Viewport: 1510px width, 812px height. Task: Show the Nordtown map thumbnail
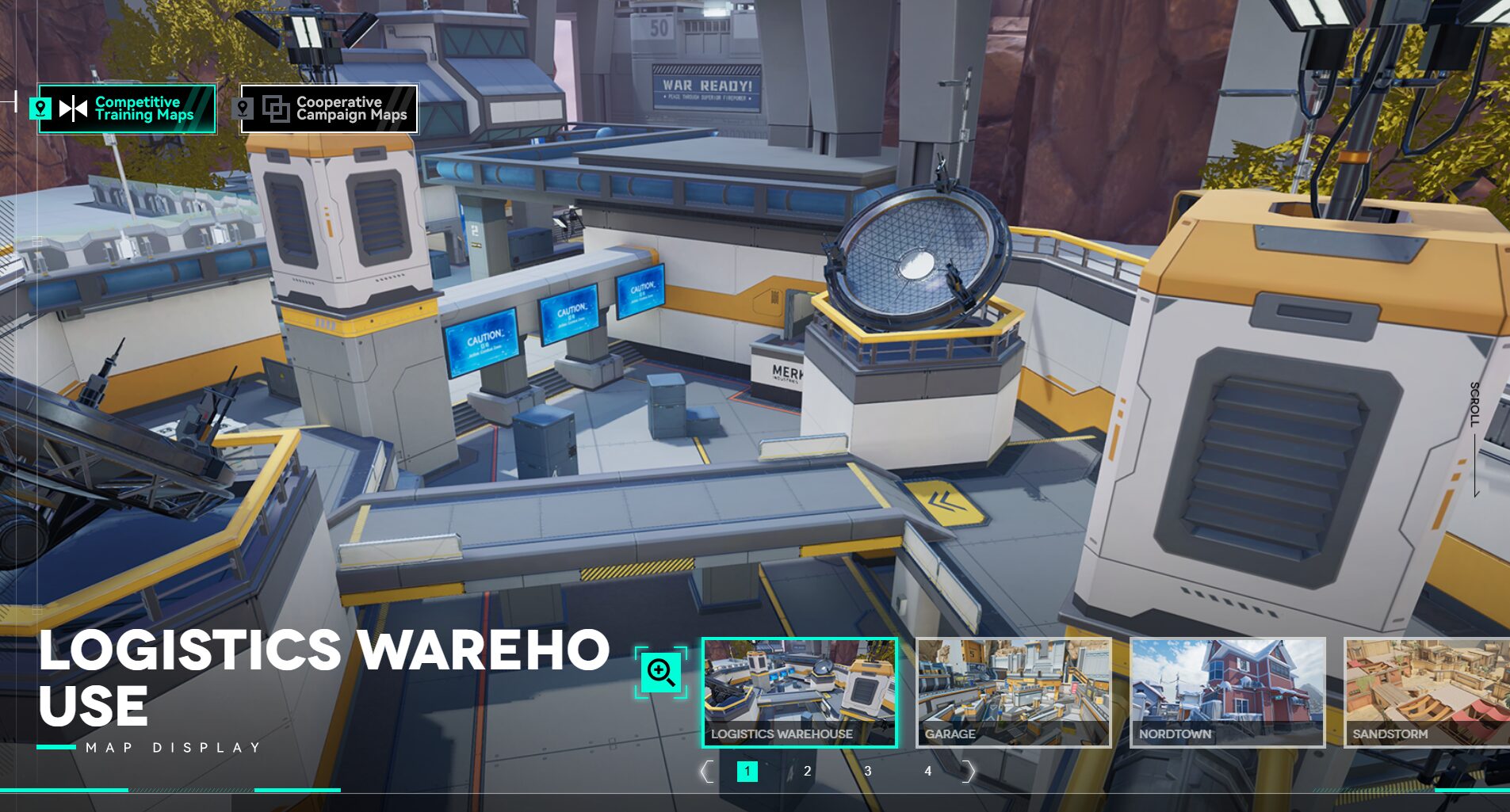click(1227, 692)
